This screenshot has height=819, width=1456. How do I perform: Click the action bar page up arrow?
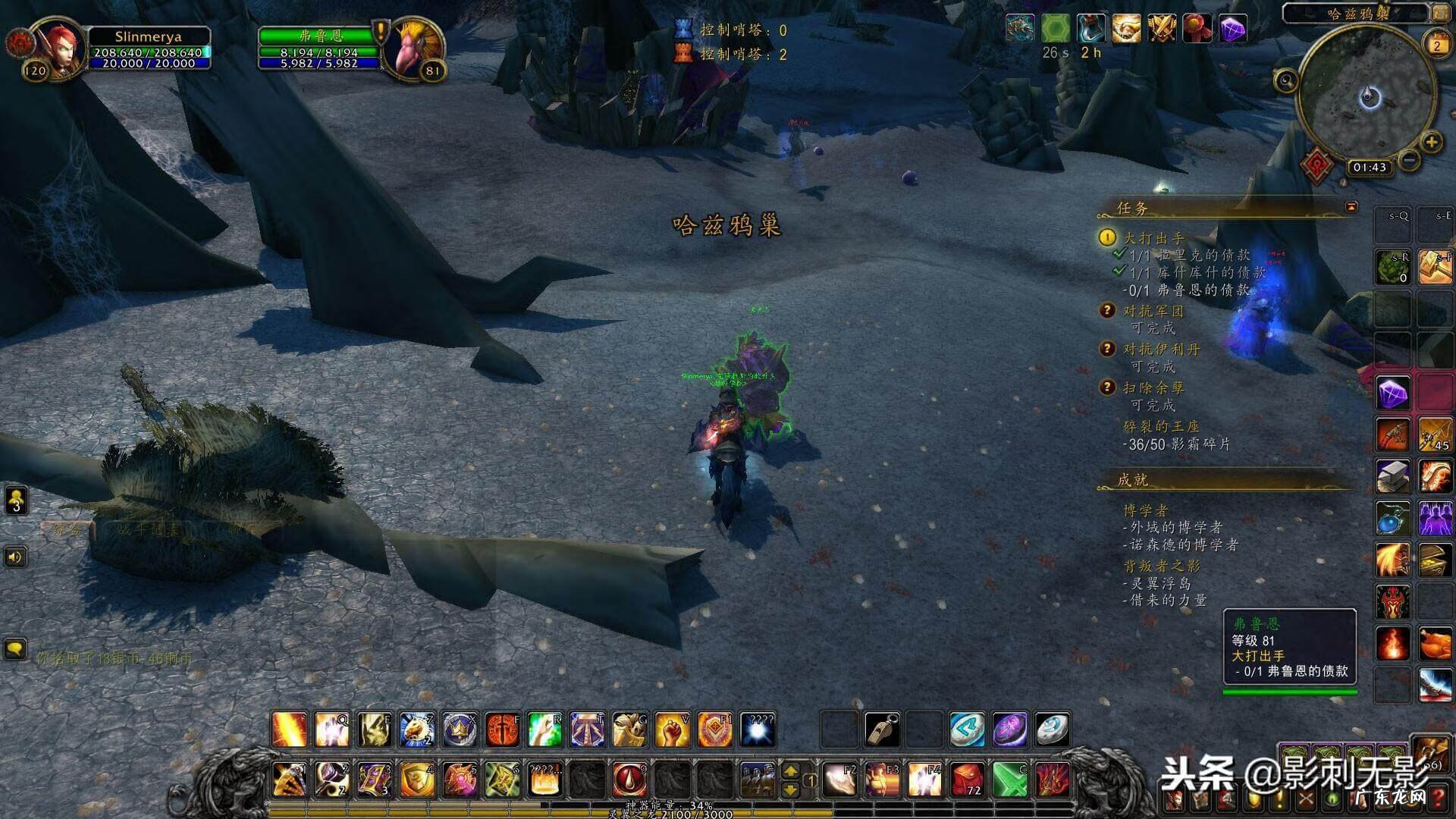point(790,771)
